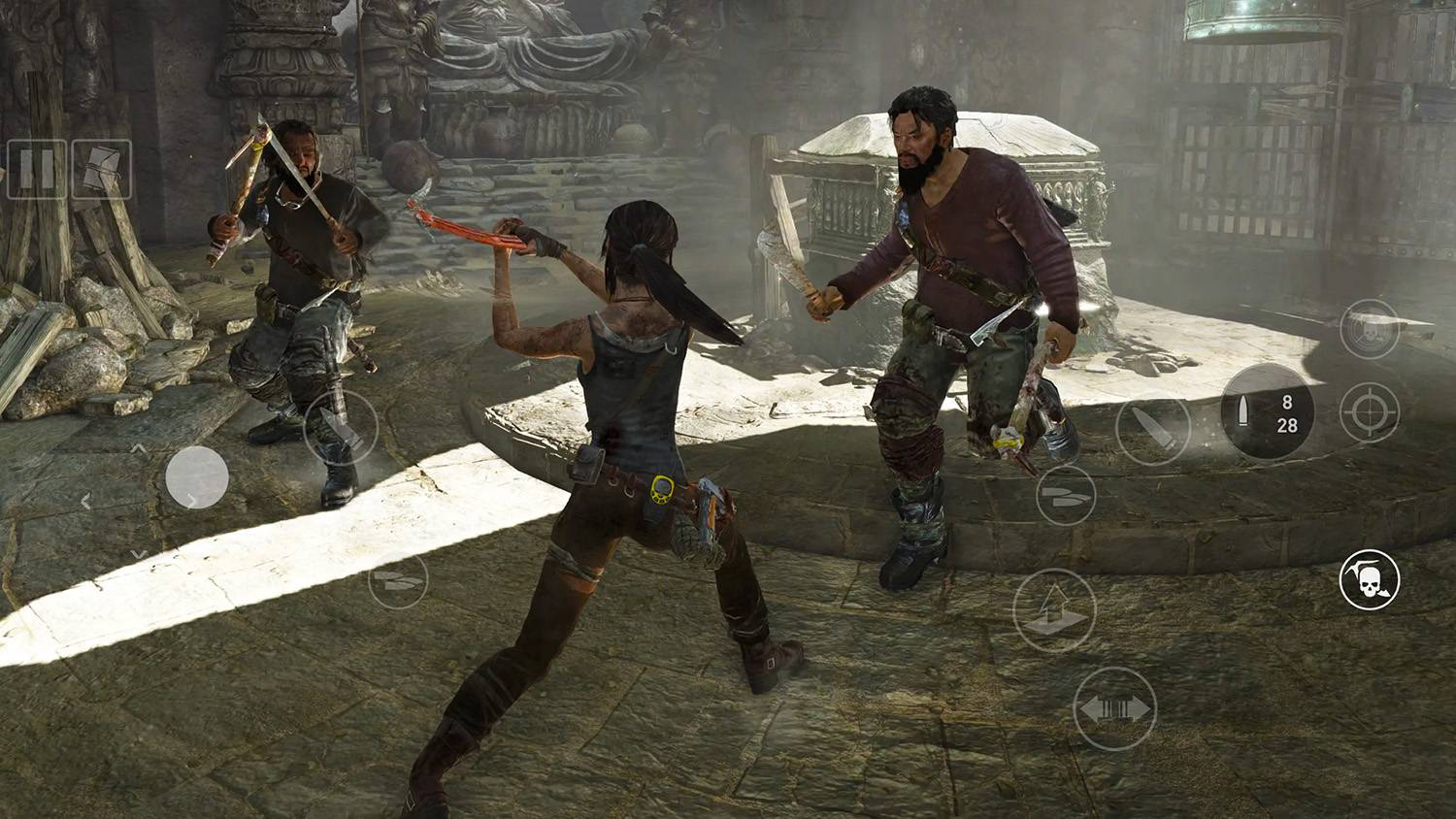The height and width of the screenshot is (819, 1456).
Task: Trigger the pickaxe skull finisher button
Action: click(x=1370, y=580)
